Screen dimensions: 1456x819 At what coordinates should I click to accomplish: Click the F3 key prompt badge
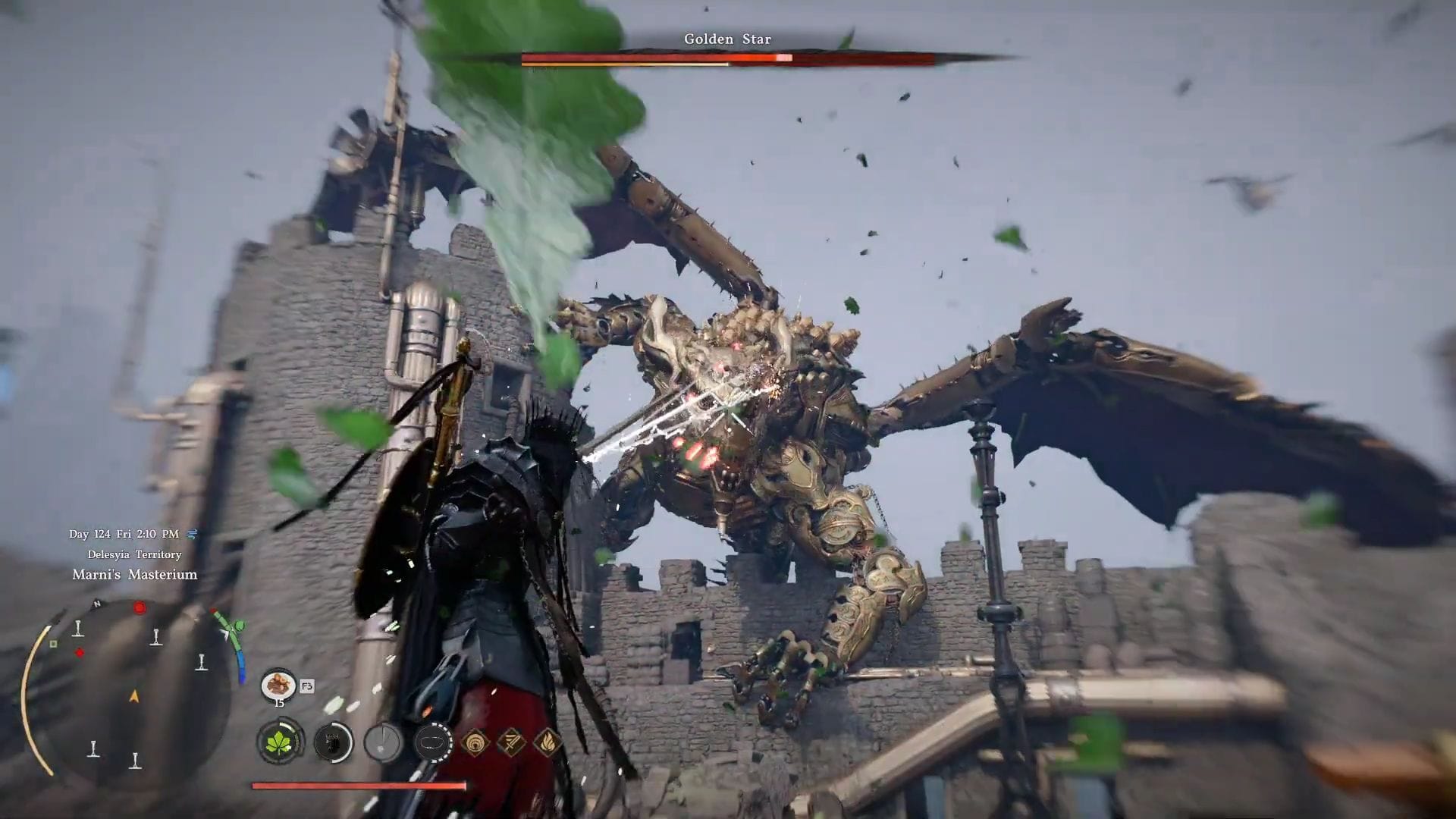(306, 686)
